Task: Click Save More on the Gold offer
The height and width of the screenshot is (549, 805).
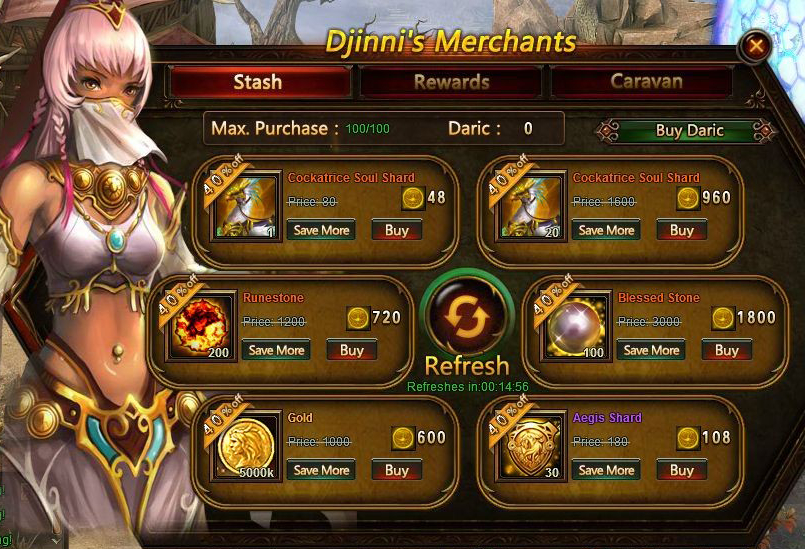Action: tap(321, 470)
